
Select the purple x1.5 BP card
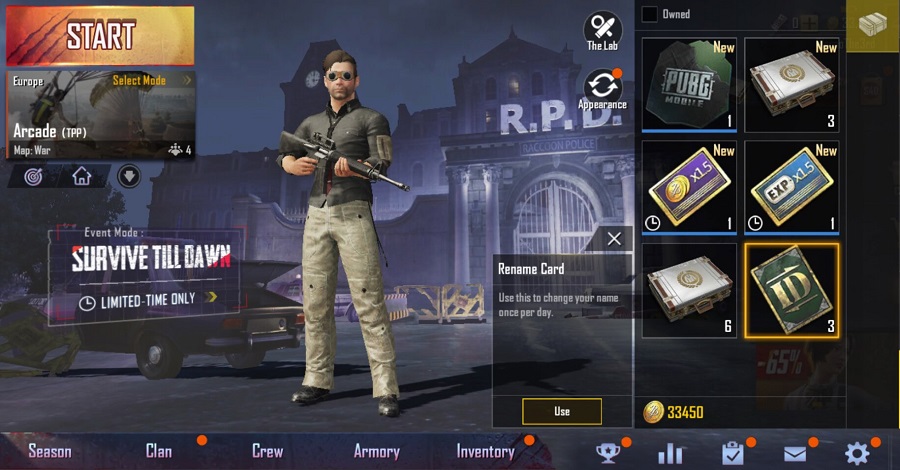pos(687,187)
